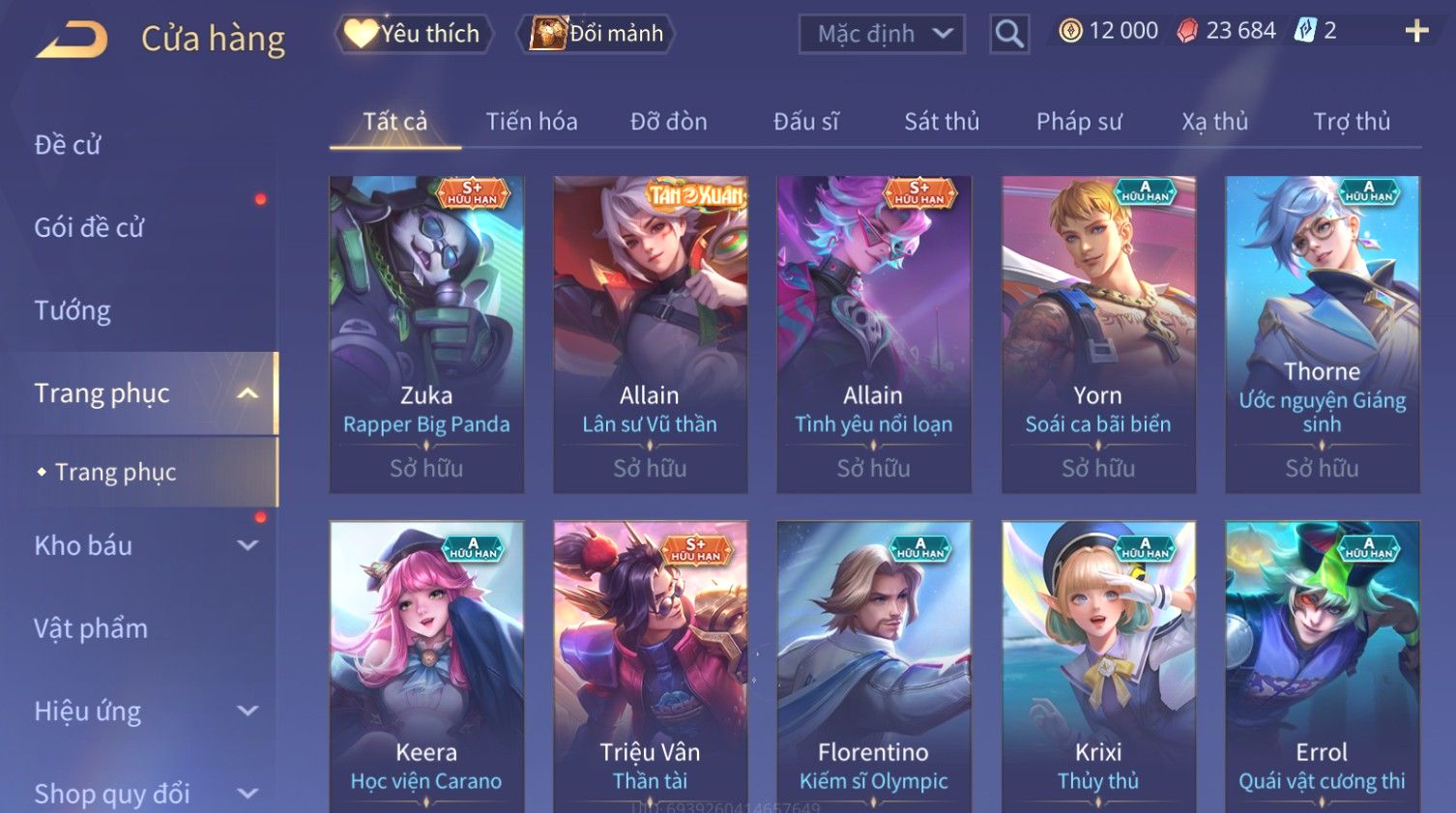This screenshot has width=1456, height=813.
Task: Expand the Kho báu menu section
Action: pos(145,545)
